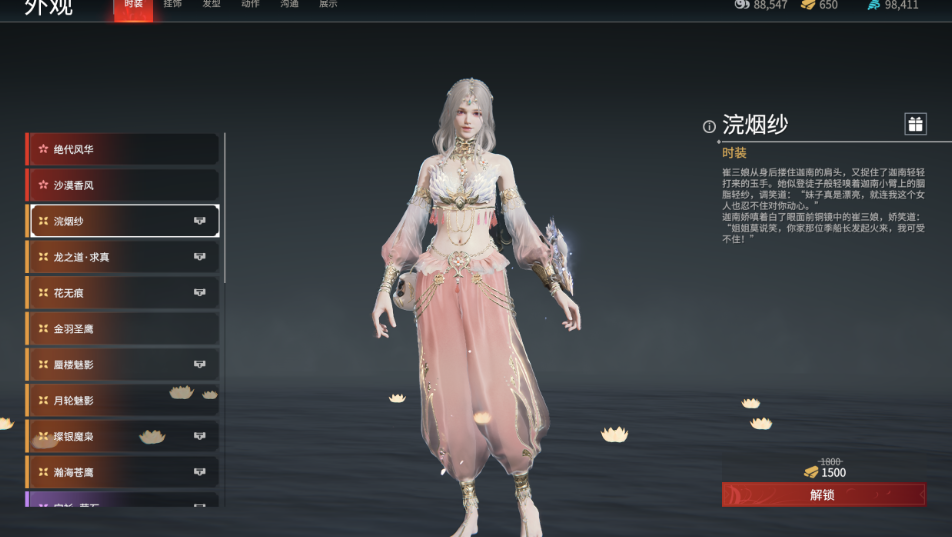Select the 展示 tab

click(328, 5)
